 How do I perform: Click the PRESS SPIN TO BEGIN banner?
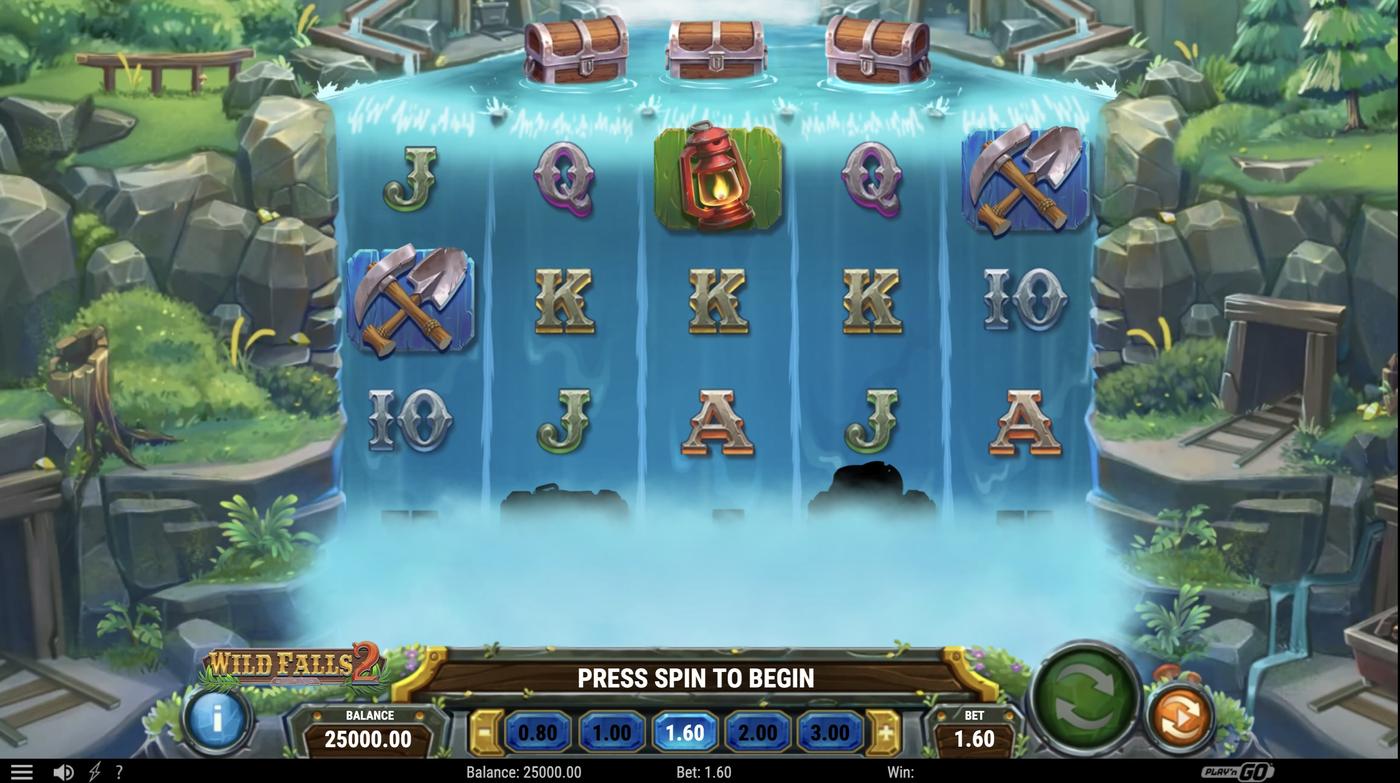click(x=695, y=676)
